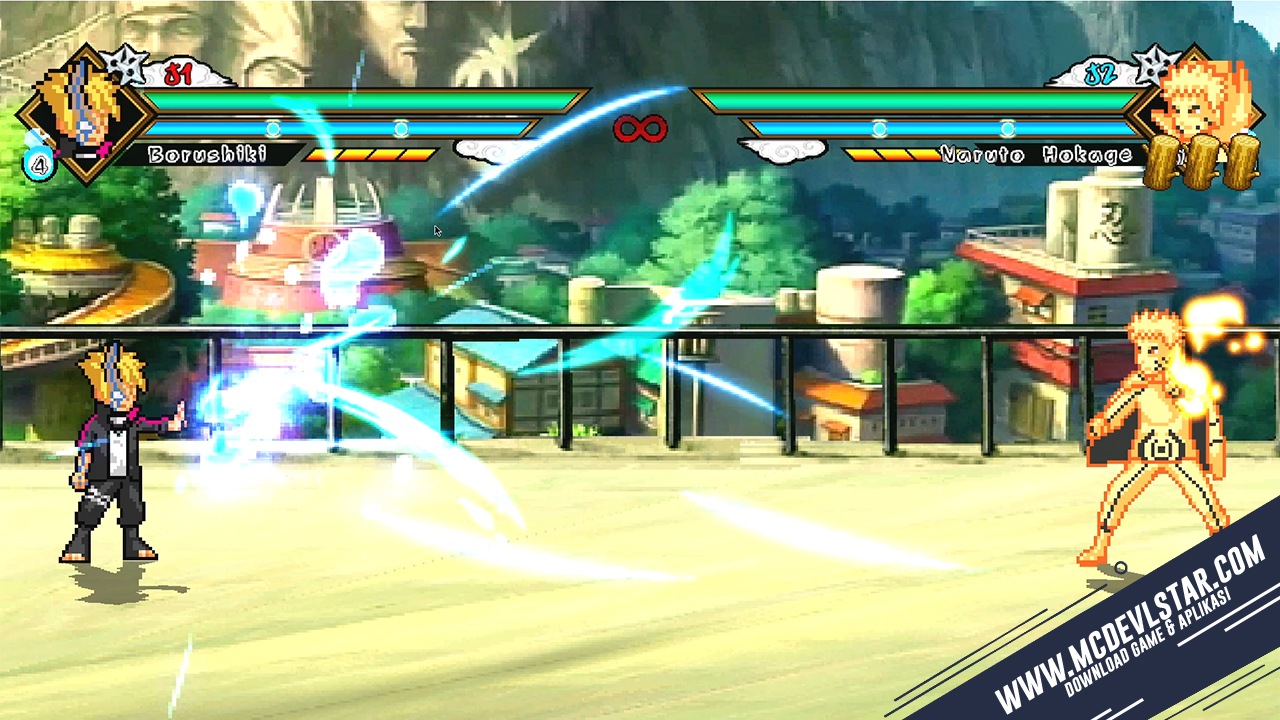Click the chakra orb marker on Borushiki's bar
The height and width of the screenshot is (720, 1280).
point(273,127)
